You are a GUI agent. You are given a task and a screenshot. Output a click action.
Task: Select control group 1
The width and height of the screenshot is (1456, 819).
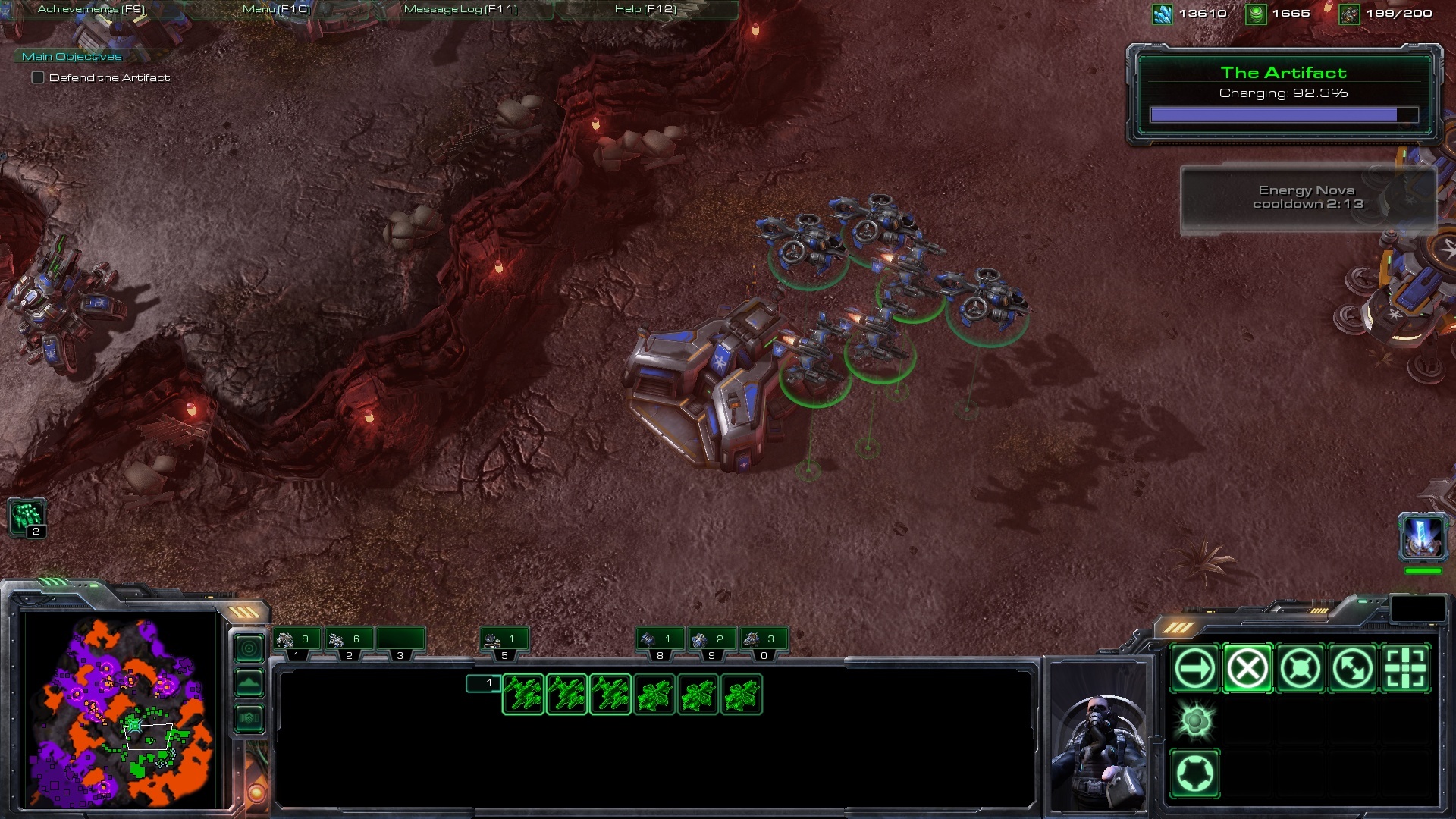pyautogui.click(x=297, y=642)
